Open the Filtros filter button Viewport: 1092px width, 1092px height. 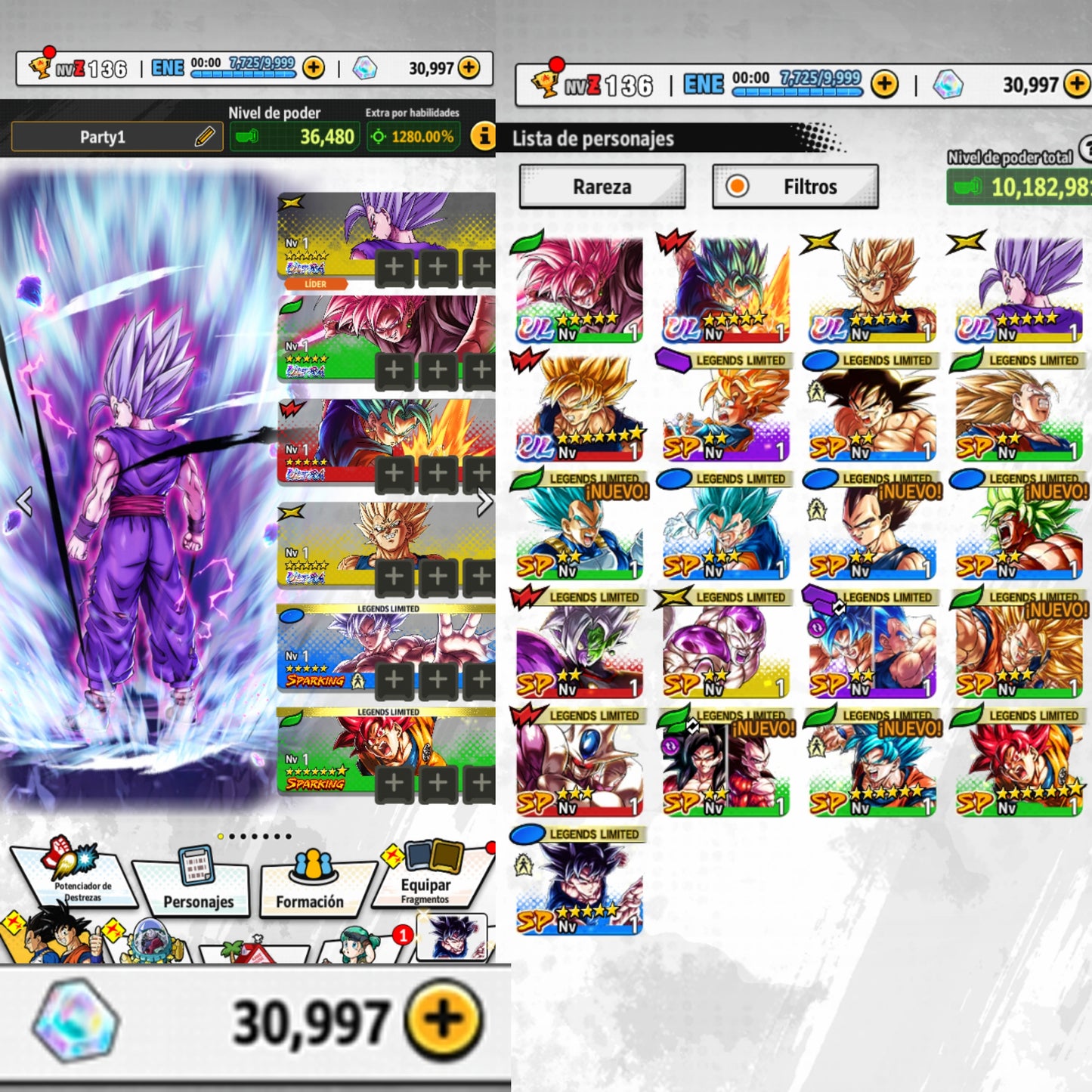coord(795,187)
